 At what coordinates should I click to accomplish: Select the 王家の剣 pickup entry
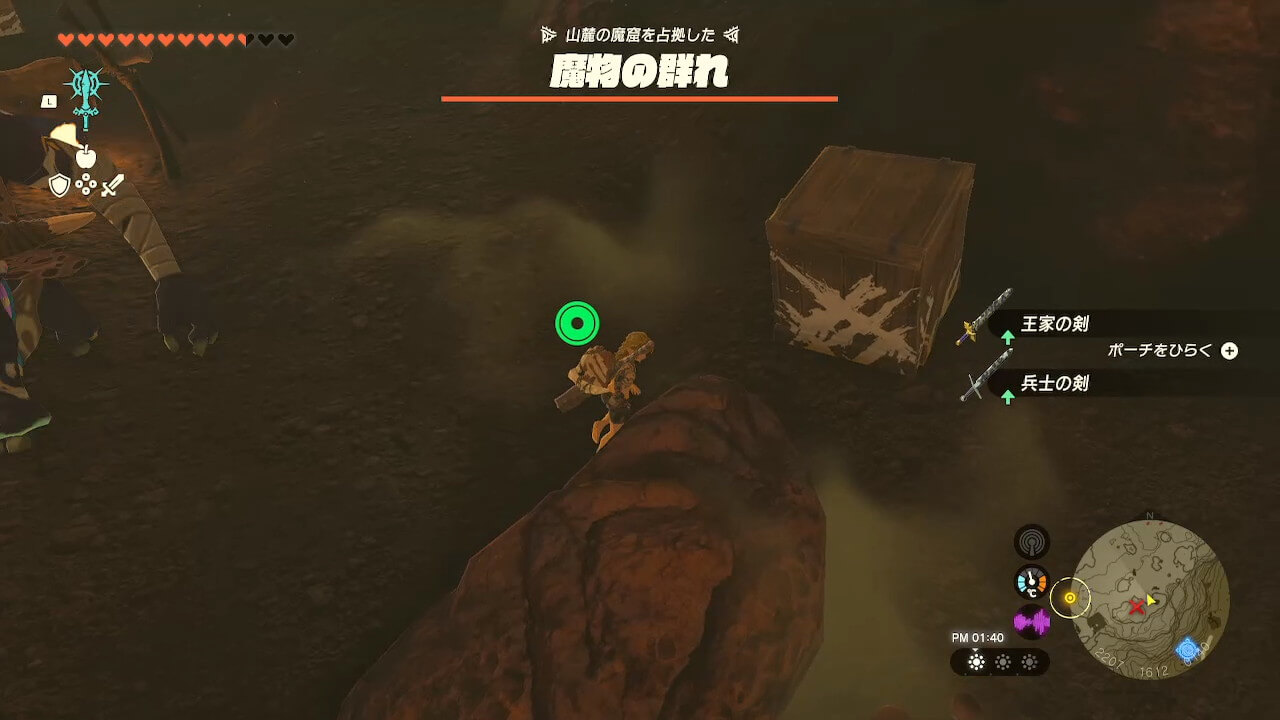point(1054,324)
